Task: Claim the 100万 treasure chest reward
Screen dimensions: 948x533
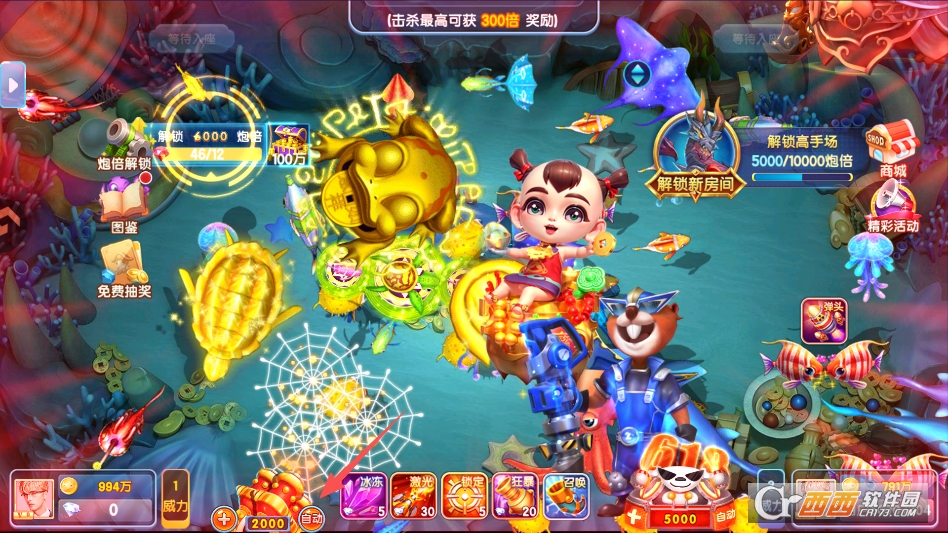Action: [289, 144]
